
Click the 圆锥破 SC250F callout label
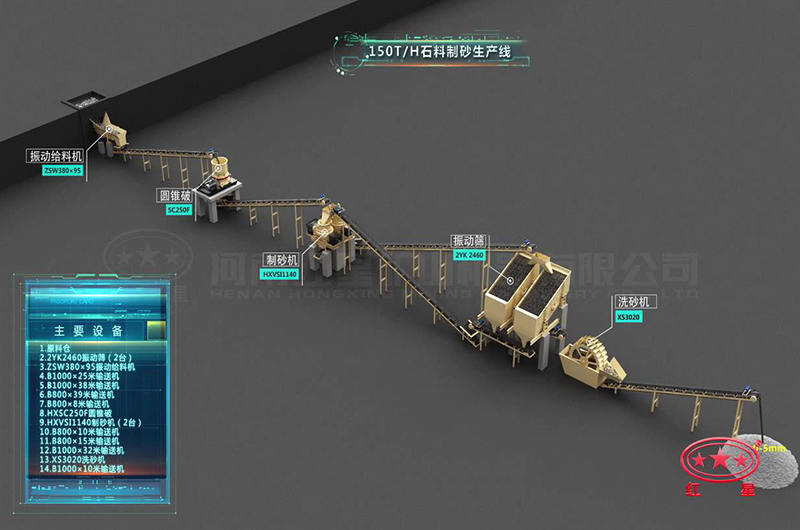173,201
